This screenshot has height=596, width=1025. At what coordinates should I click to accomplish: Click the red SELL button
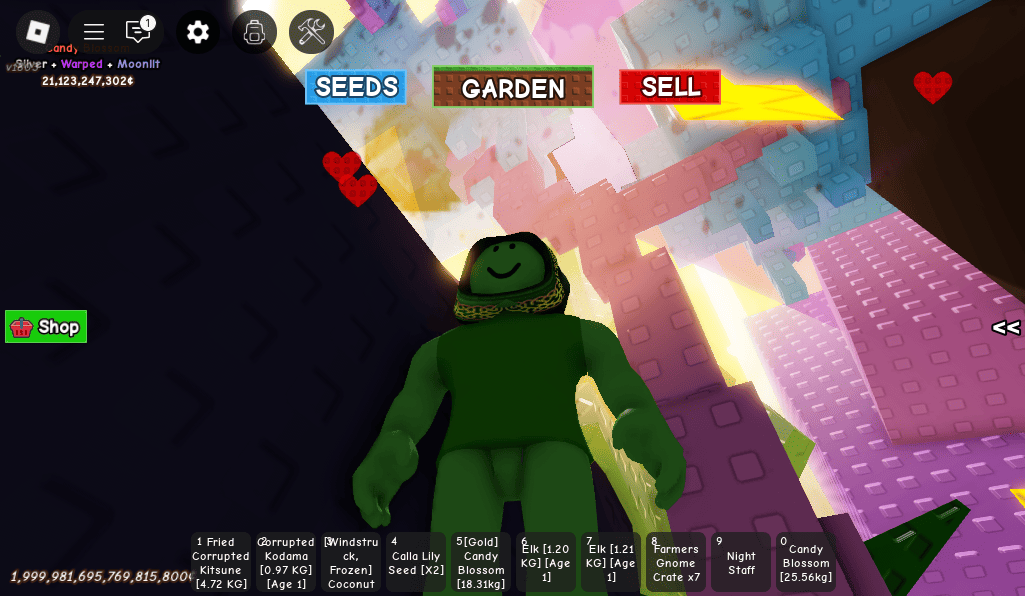point(670,87)
